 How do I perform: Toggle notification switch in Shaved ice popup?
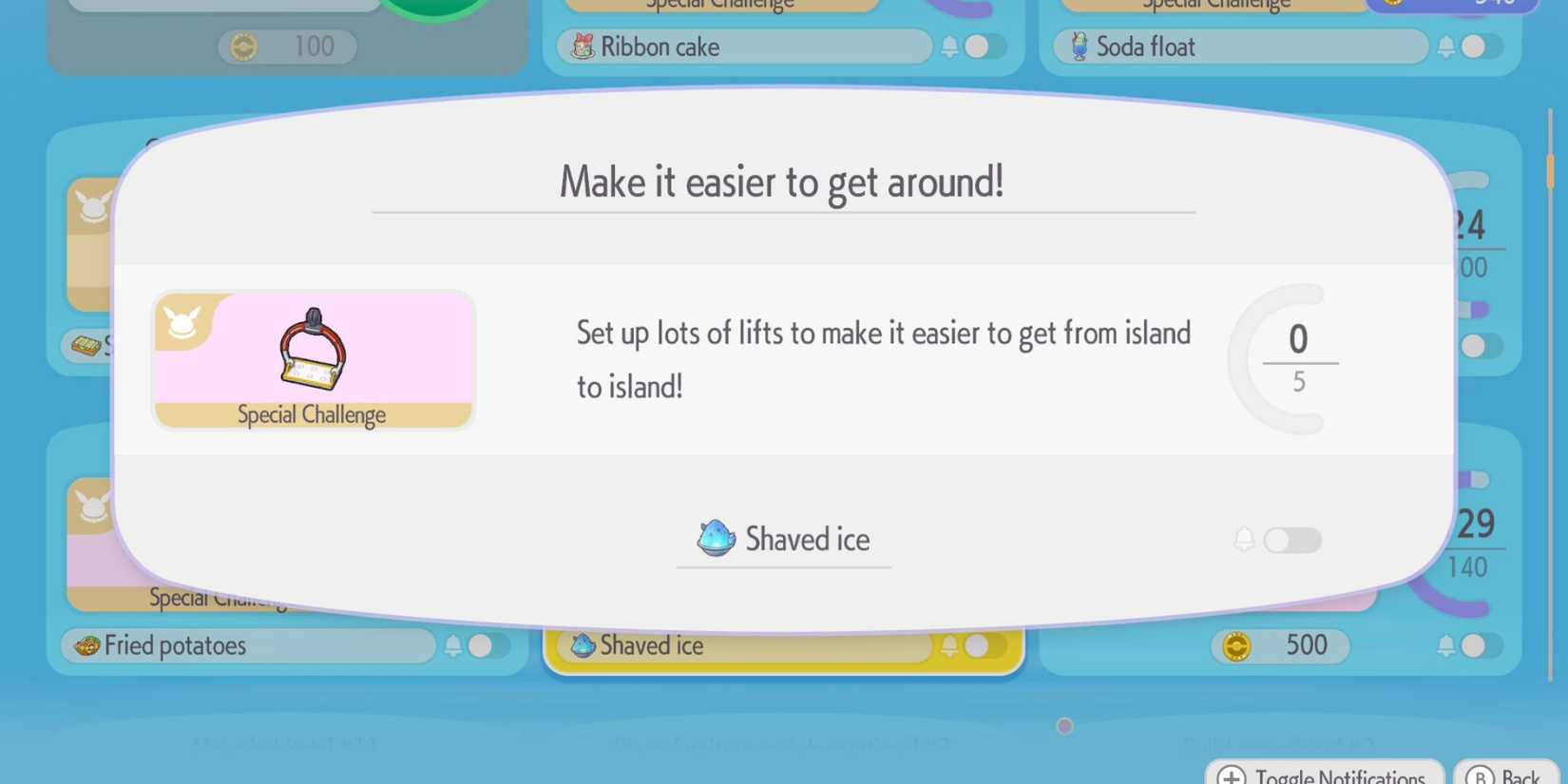(1291, 540)
